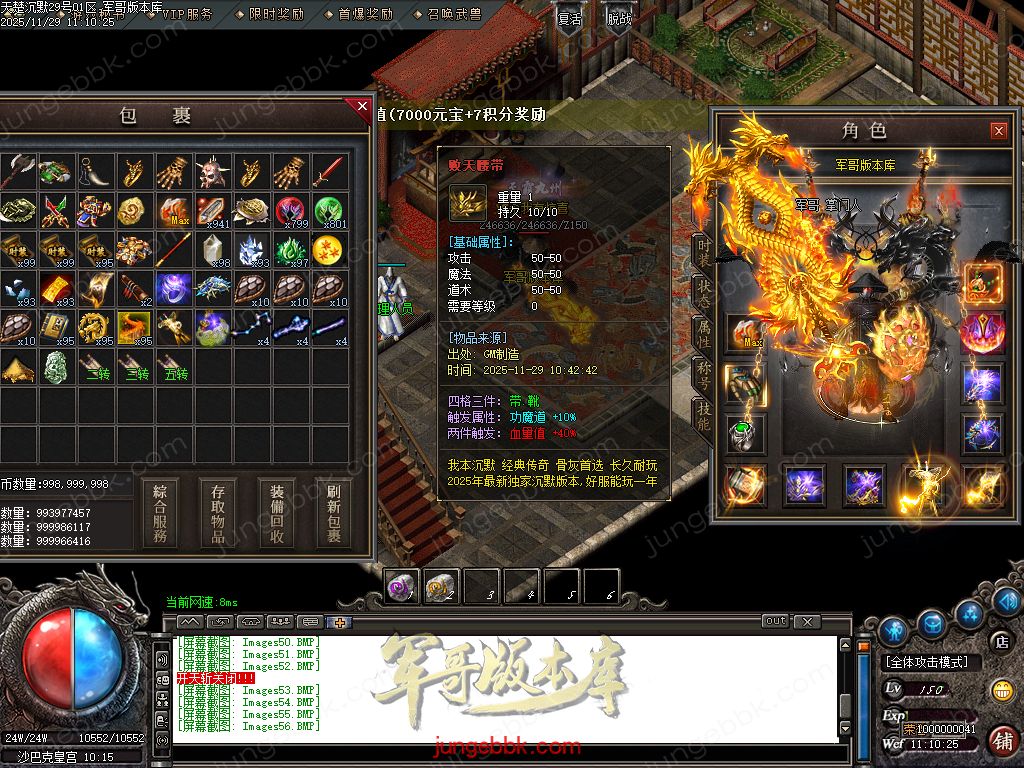
Task: Open the 綜合服務 services button
Action: pyautogui.click(x=160, y=514)
